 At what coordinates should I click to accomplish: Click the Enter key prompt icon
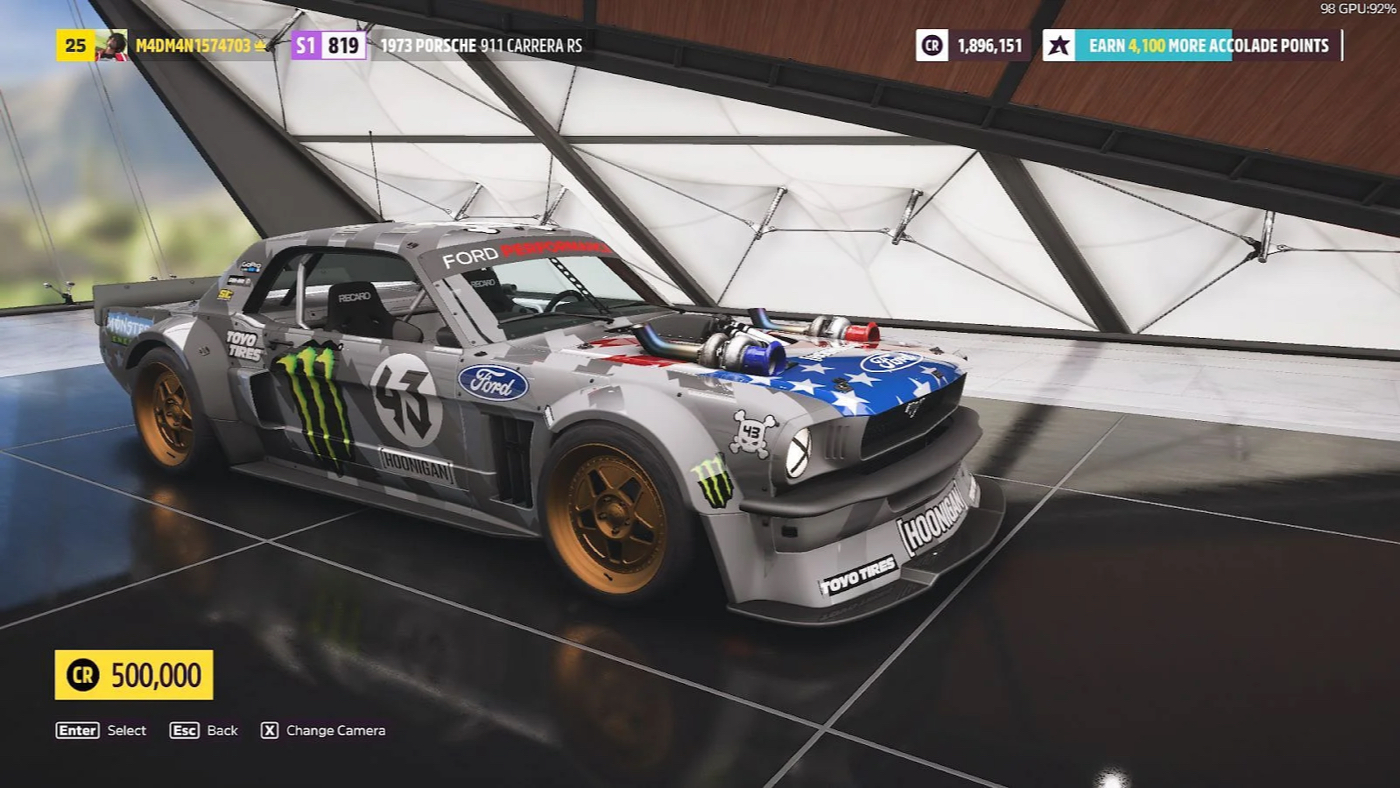coord(76,730)
